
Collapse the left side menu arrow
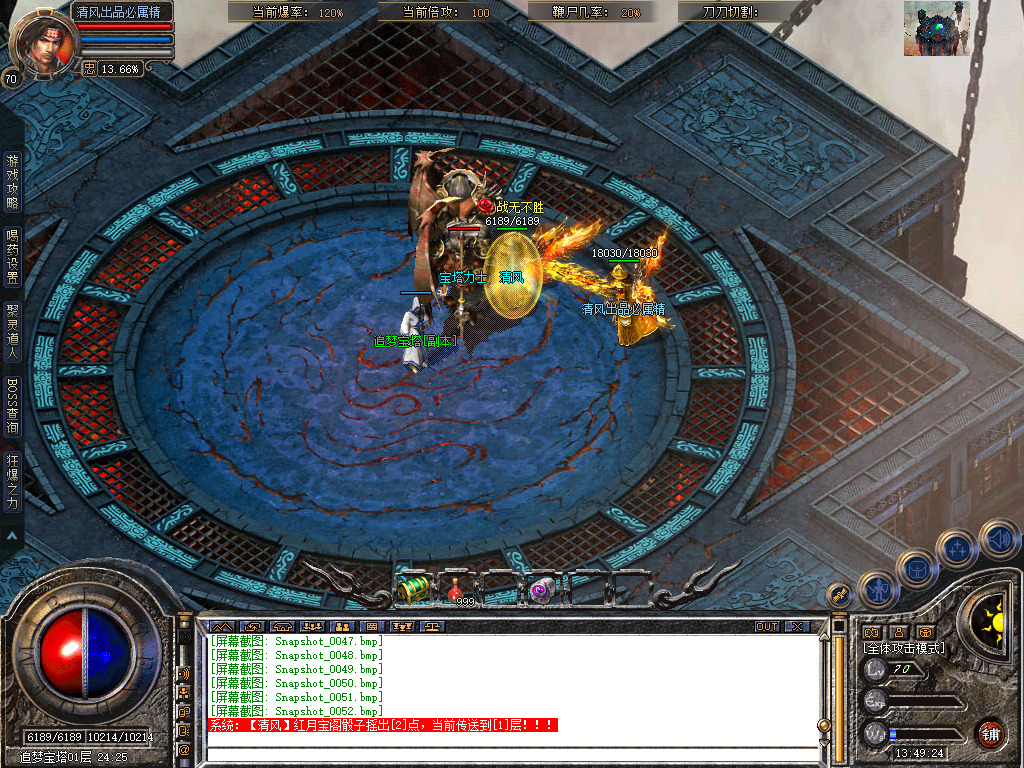pyautogui.click(x=12, y=535)
